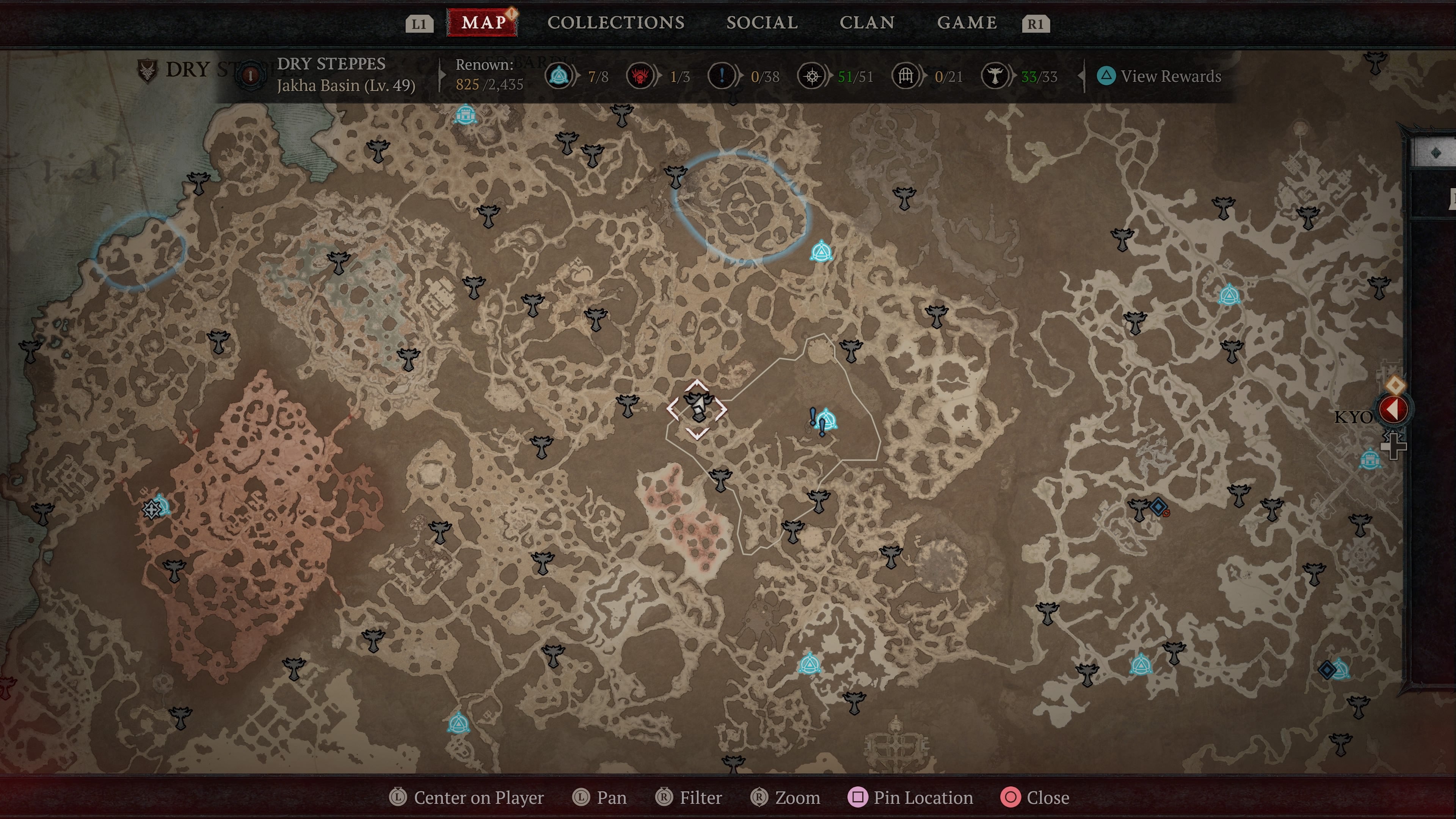Click the dungeons gate icon showing 0/21

pyautogui.click(x=906, y=76)
